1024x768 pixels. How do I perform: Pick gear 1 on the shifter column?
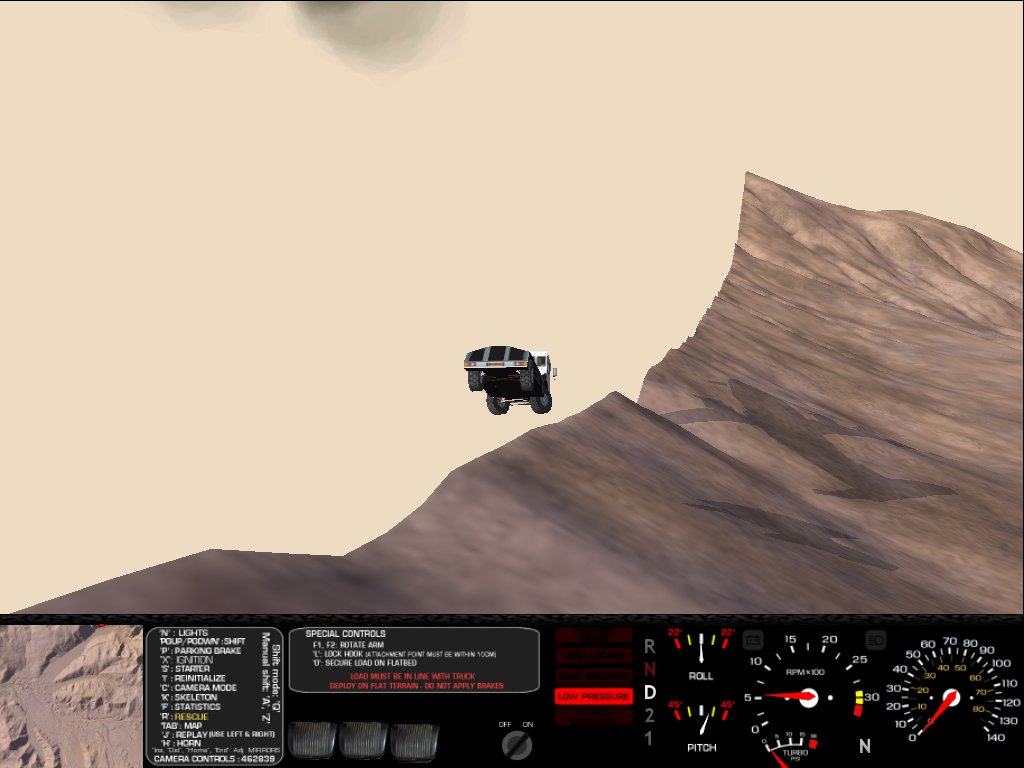pyautogui.click(x=649, y=739)
